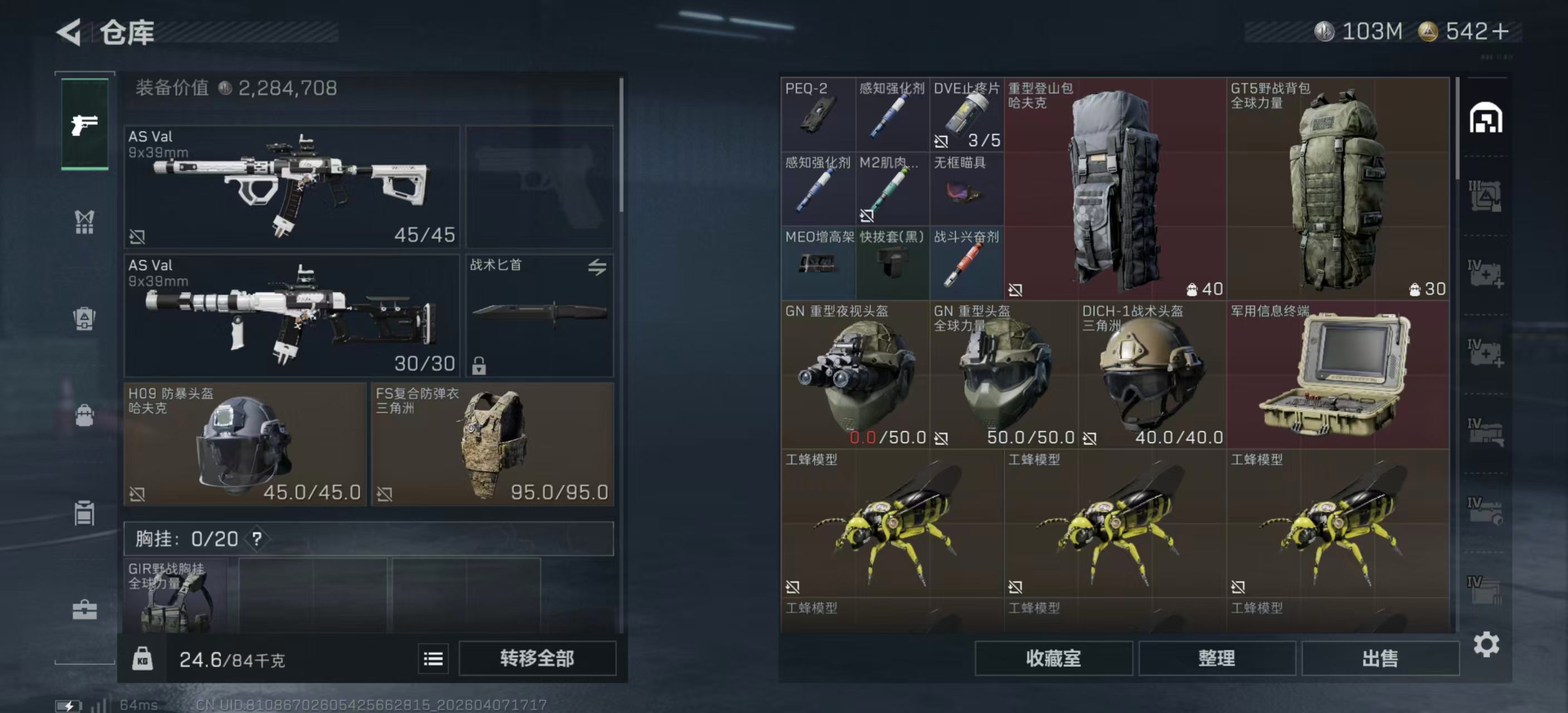Click the 重型登山包 backpack in stash
The width and height of the screenshot is (1568, 713).
click(1115, 189)
